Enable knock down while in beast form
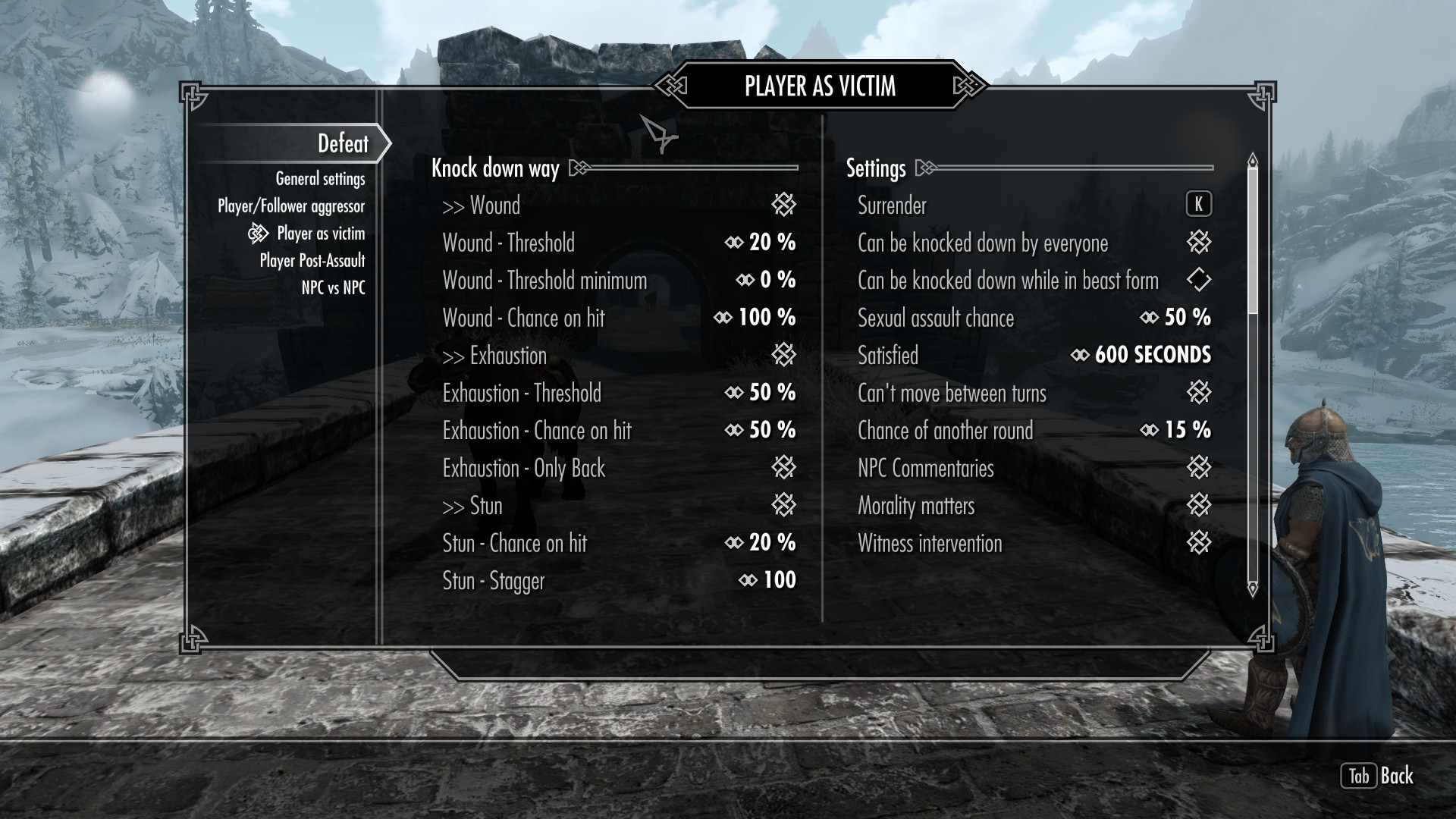 (x=1198, y=281)
